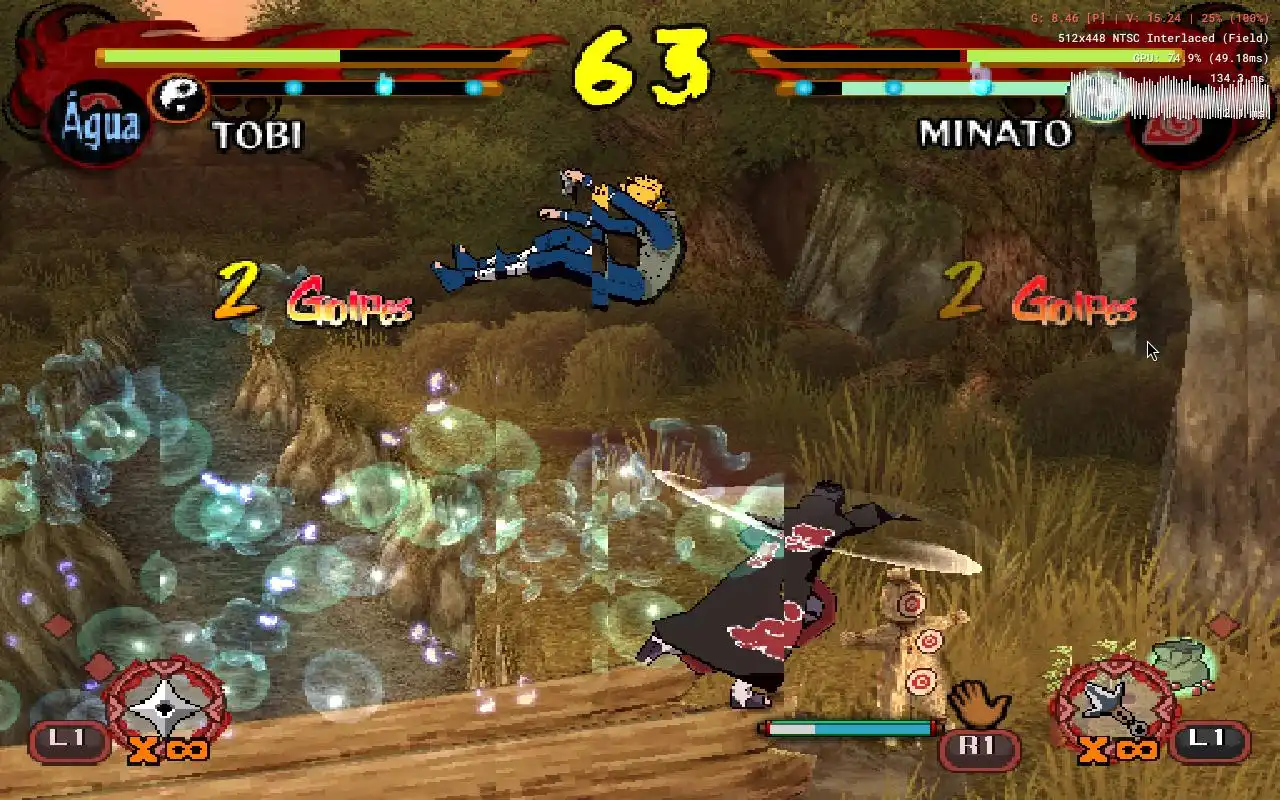Select the yin-yang icon beside Tobi
This screenshot has width=1280, height=800.
tap(179, 98)
